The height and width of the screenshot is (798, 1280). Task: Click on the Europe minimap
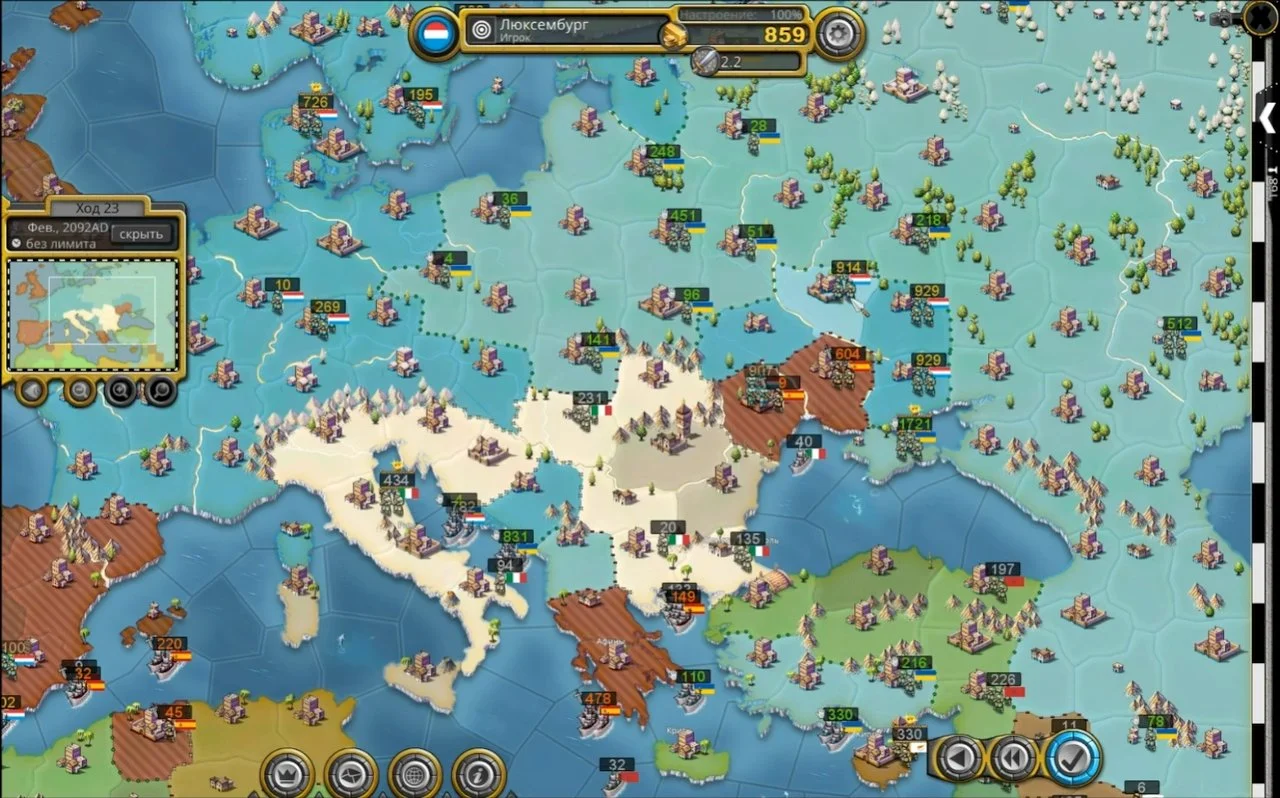[x=93, y=315]
